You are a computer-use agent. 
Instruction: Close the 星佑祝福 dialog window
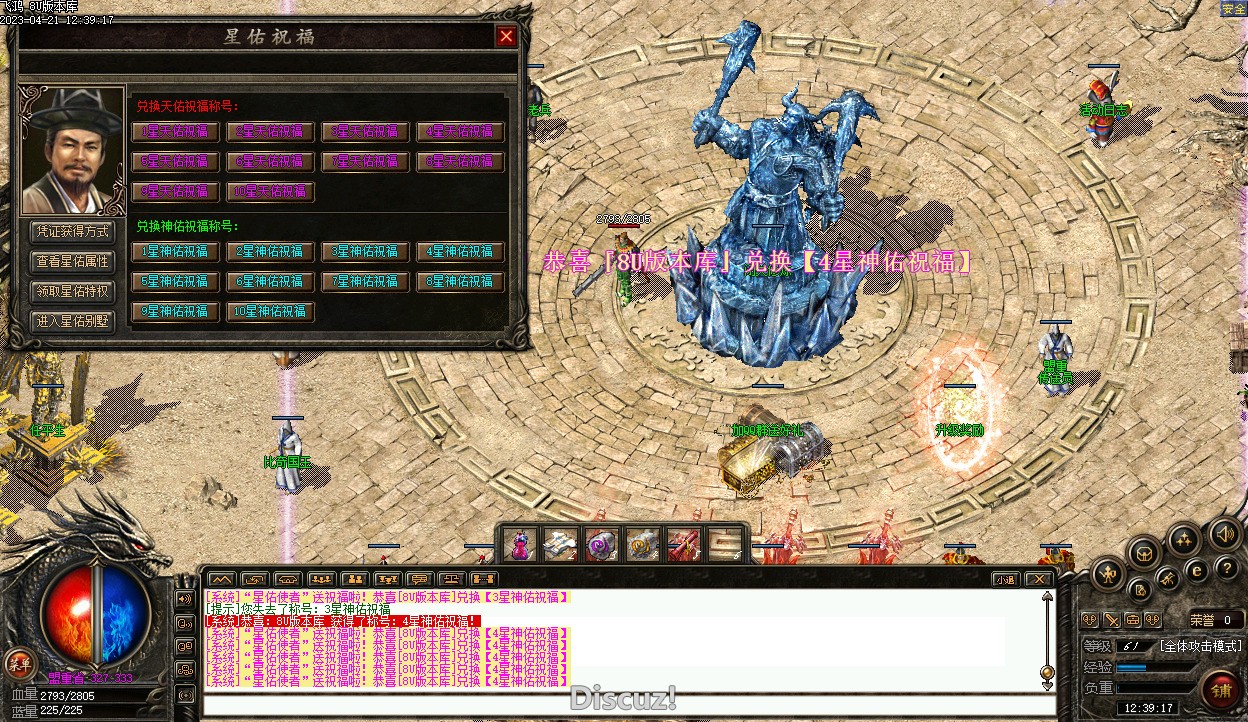[x=507, y=37]
